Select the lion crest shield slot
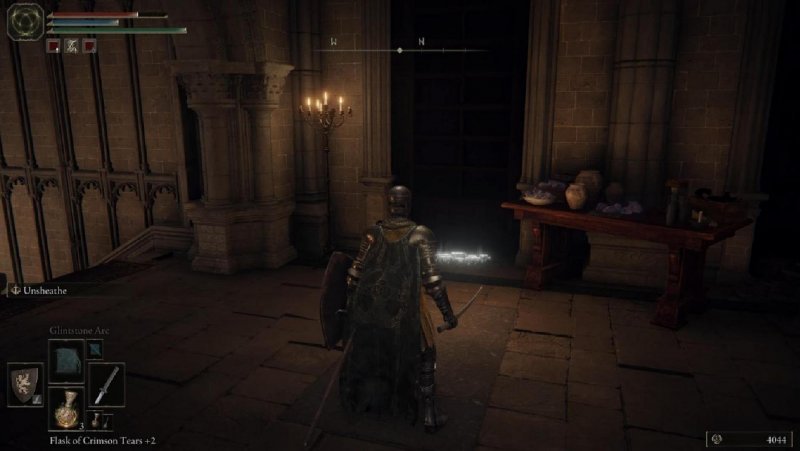 tap(25, 384)
